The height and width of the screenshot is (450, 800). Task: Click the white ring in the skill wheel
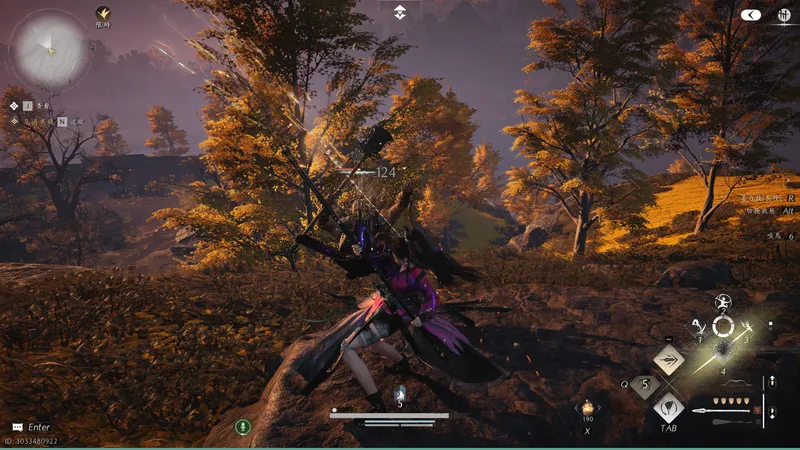[x=723, y=327]
